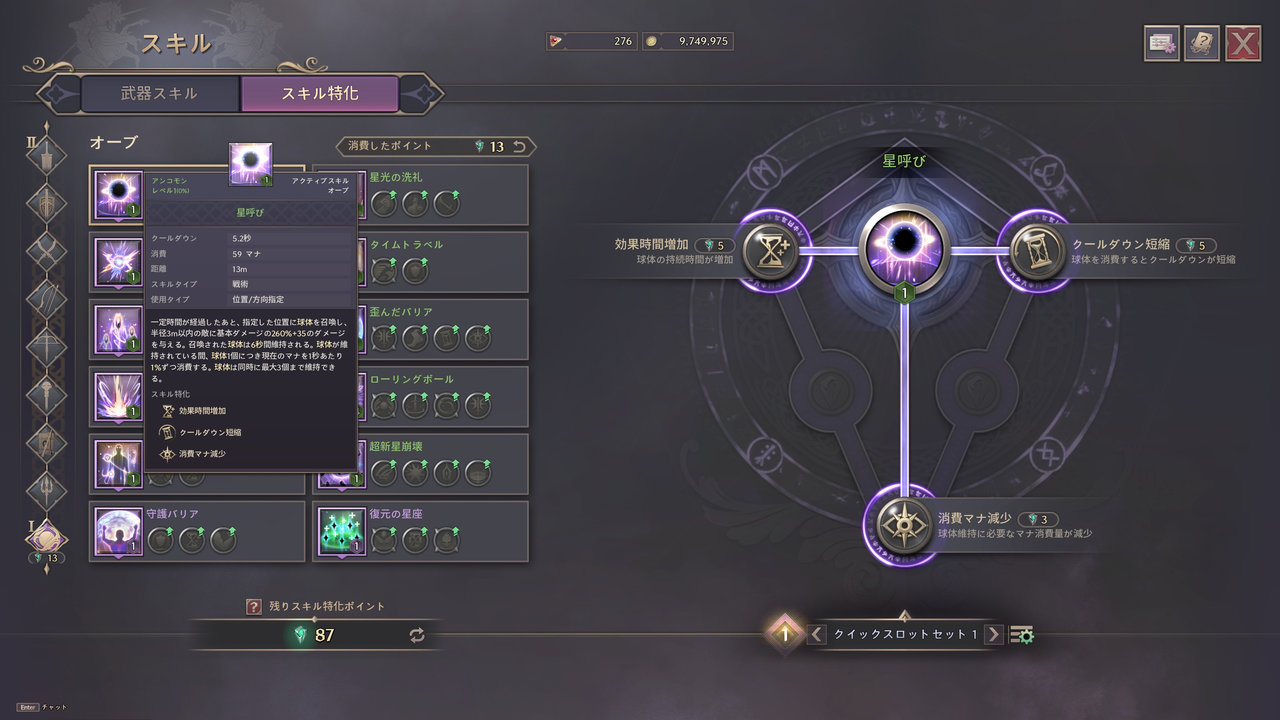Choose the 守護バリア skill row
Viewport: 1280px width, 720px height.
point(197,531)
